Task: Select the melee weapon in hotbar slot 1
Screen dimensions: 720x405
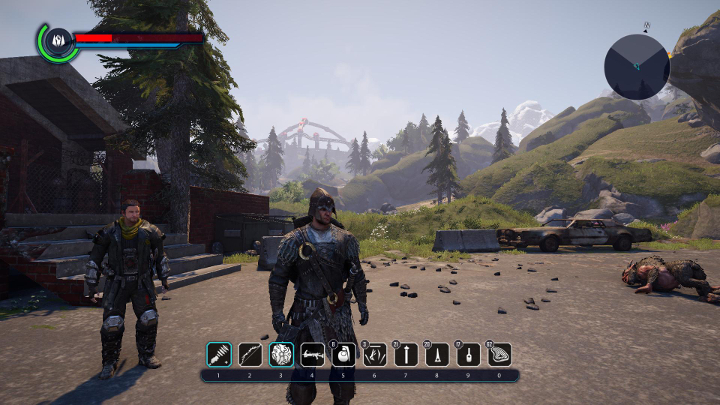Action: coord(219,354)
